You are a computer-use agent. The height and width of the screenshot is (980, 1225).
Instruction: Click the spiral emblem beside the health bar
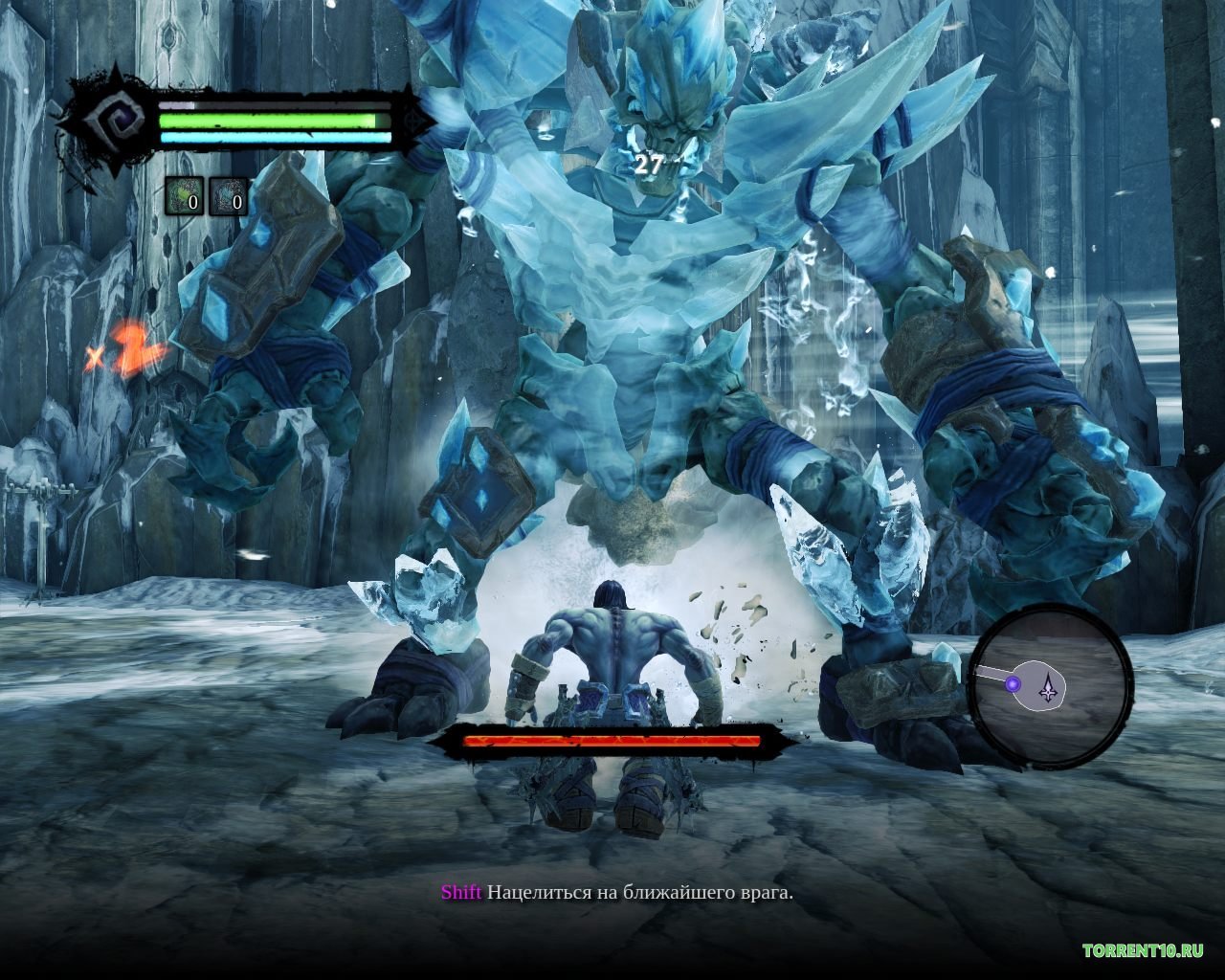[x=111, y=122]
